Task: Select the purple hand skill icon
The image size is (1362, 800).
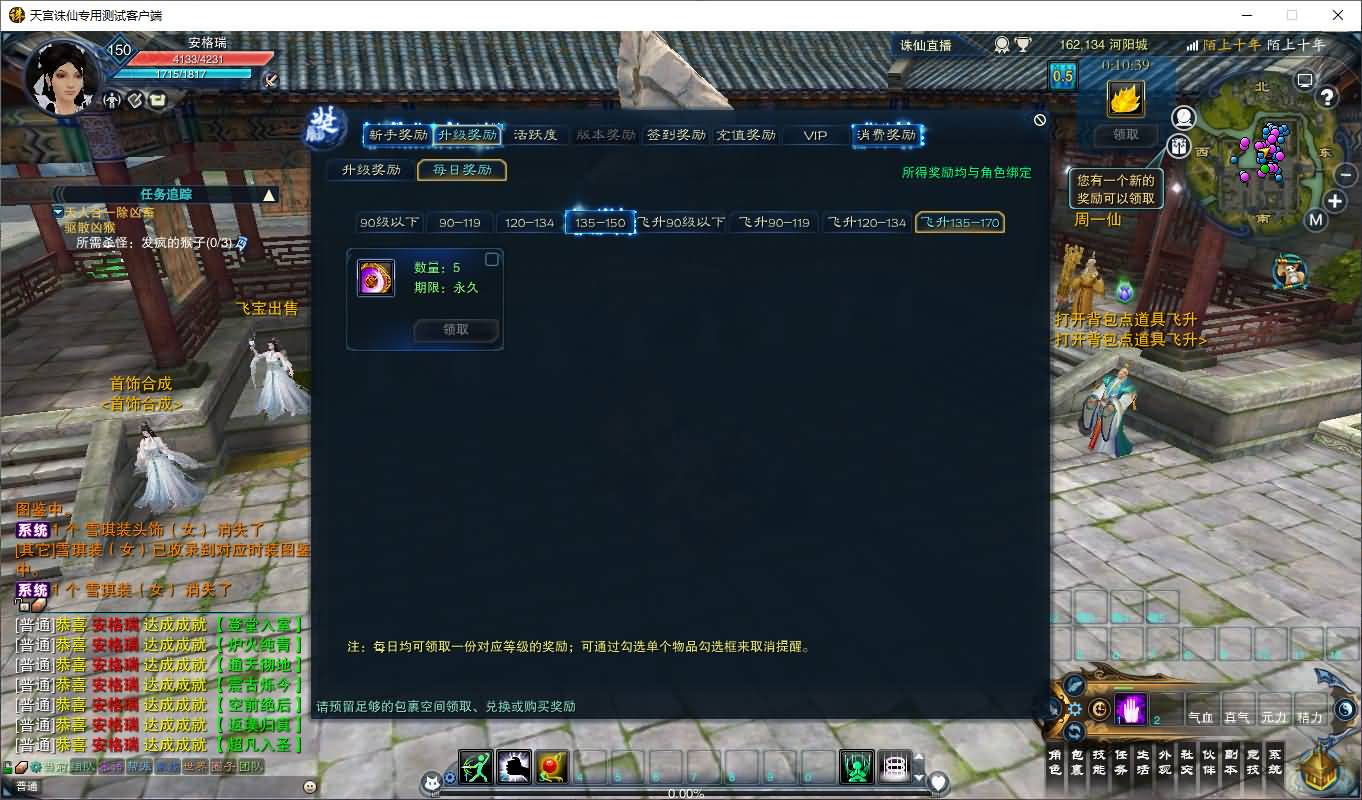Action: 1131,708
